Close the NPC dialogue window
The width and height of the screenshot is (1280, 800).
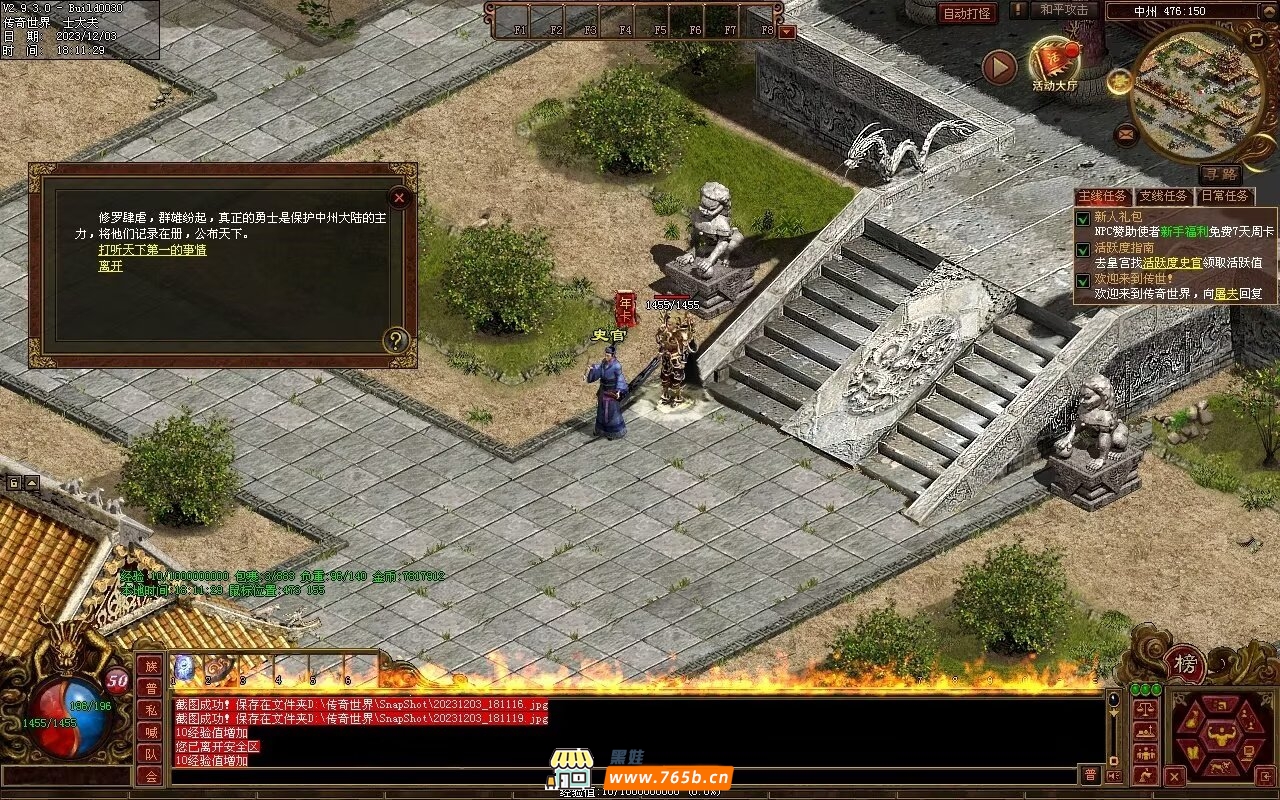pos(399,197)
